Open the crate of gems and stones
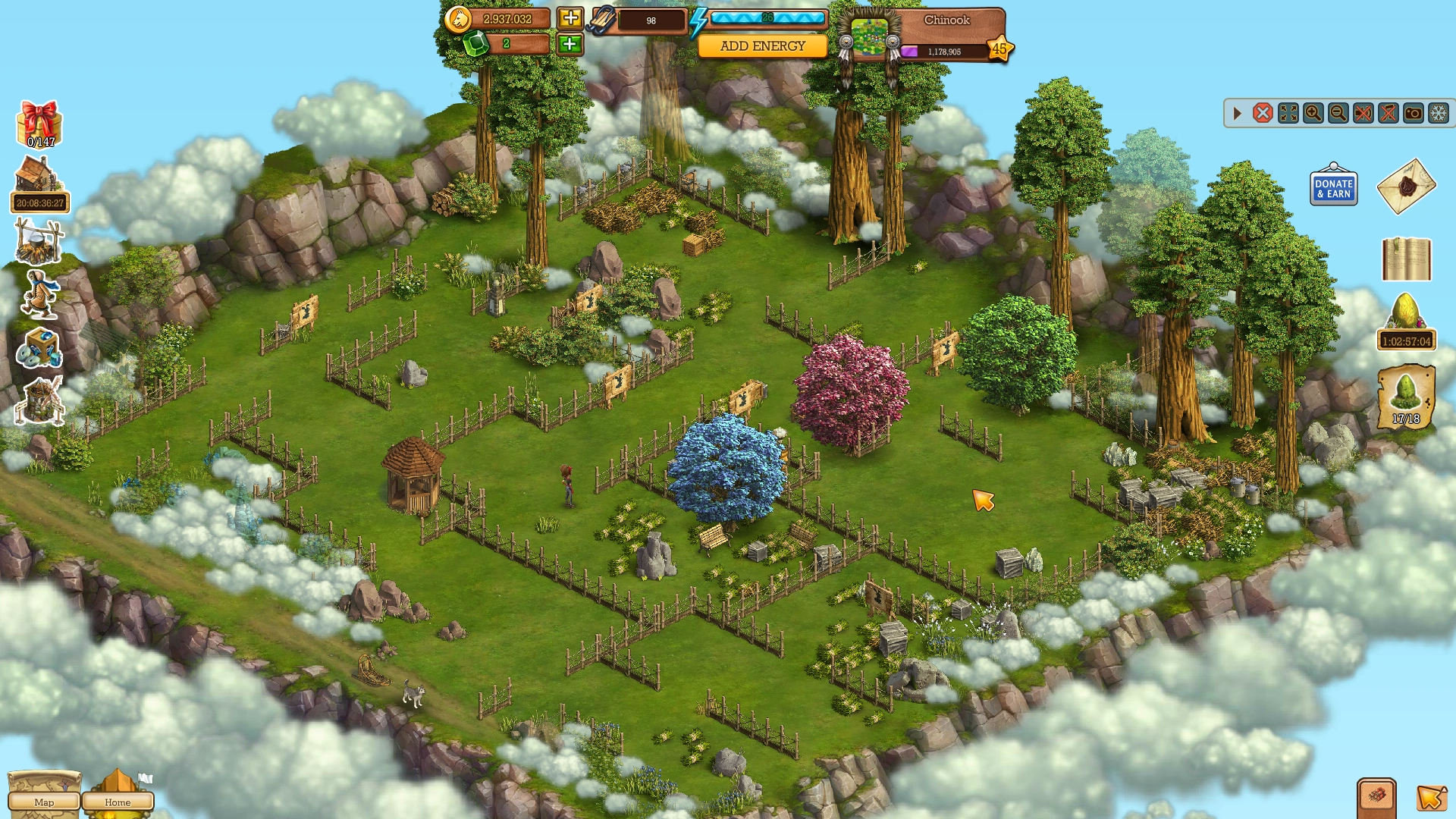Image resolution: width=1456 pixels, height=819 pixels. click(39, 349)
